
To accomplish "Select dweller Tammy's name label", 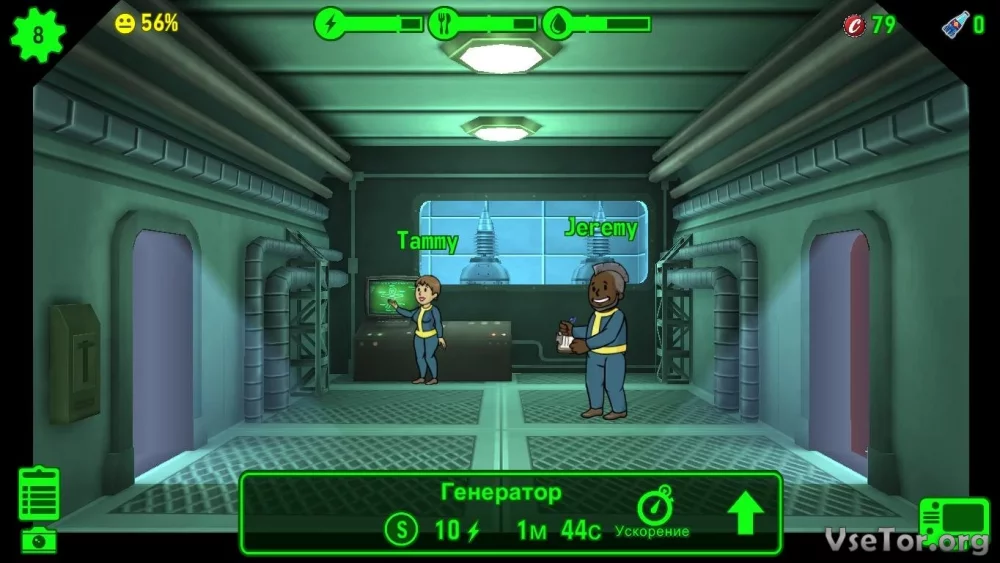I will click(x=427, y=241).
